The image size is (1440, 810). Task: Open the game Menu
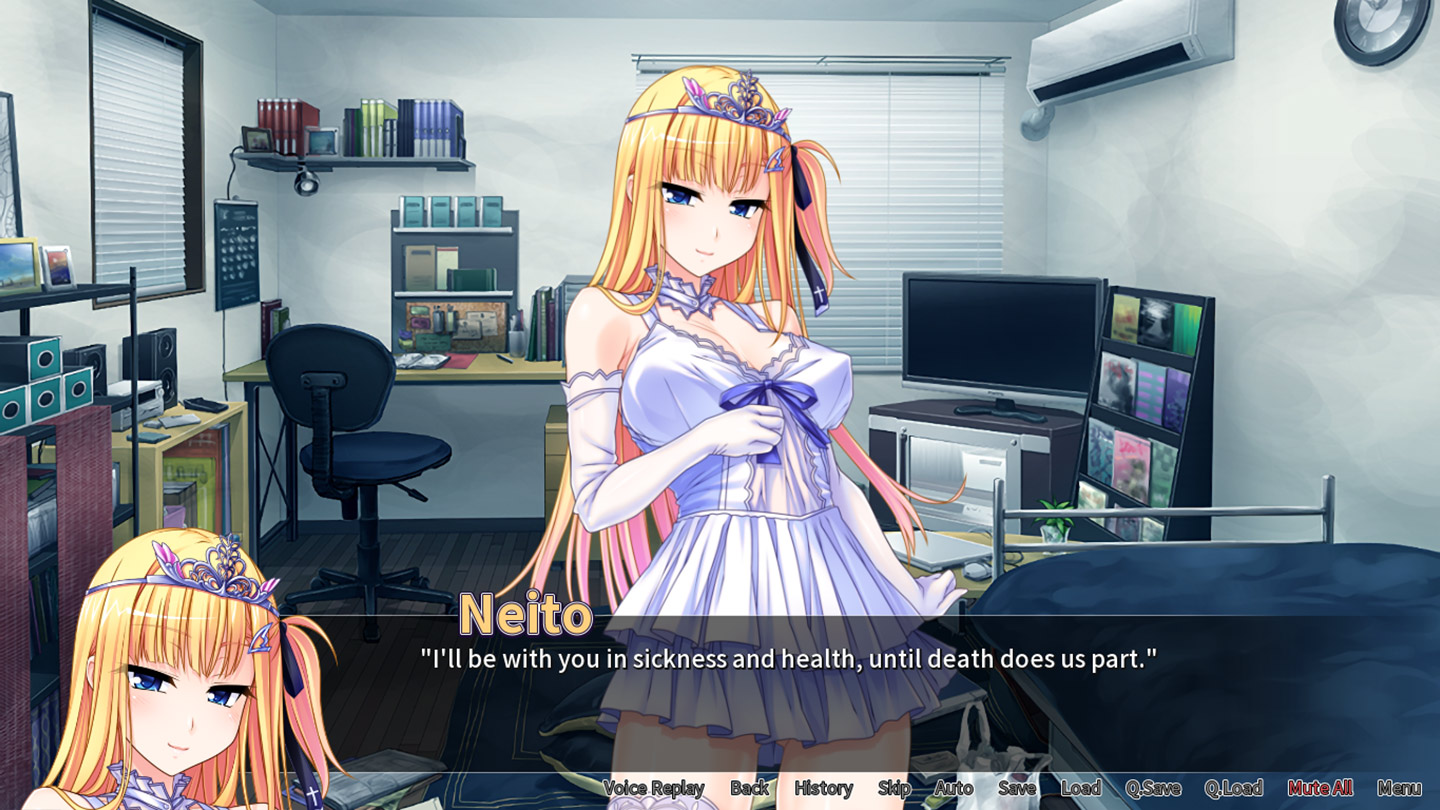[x=1398, y=788]
